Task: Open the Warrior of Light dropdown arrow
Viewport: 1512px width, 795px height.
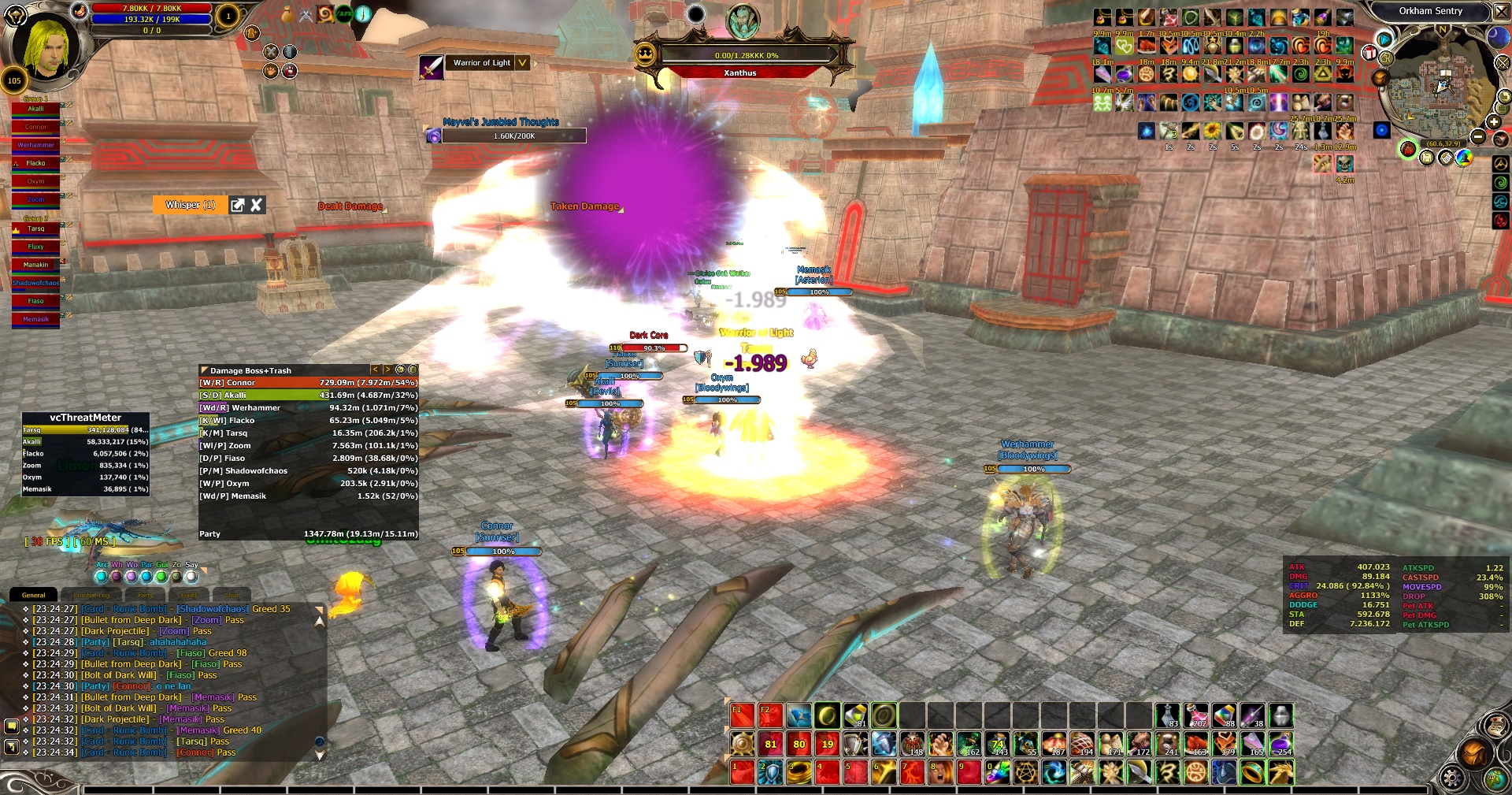Action: coord(522,63)
